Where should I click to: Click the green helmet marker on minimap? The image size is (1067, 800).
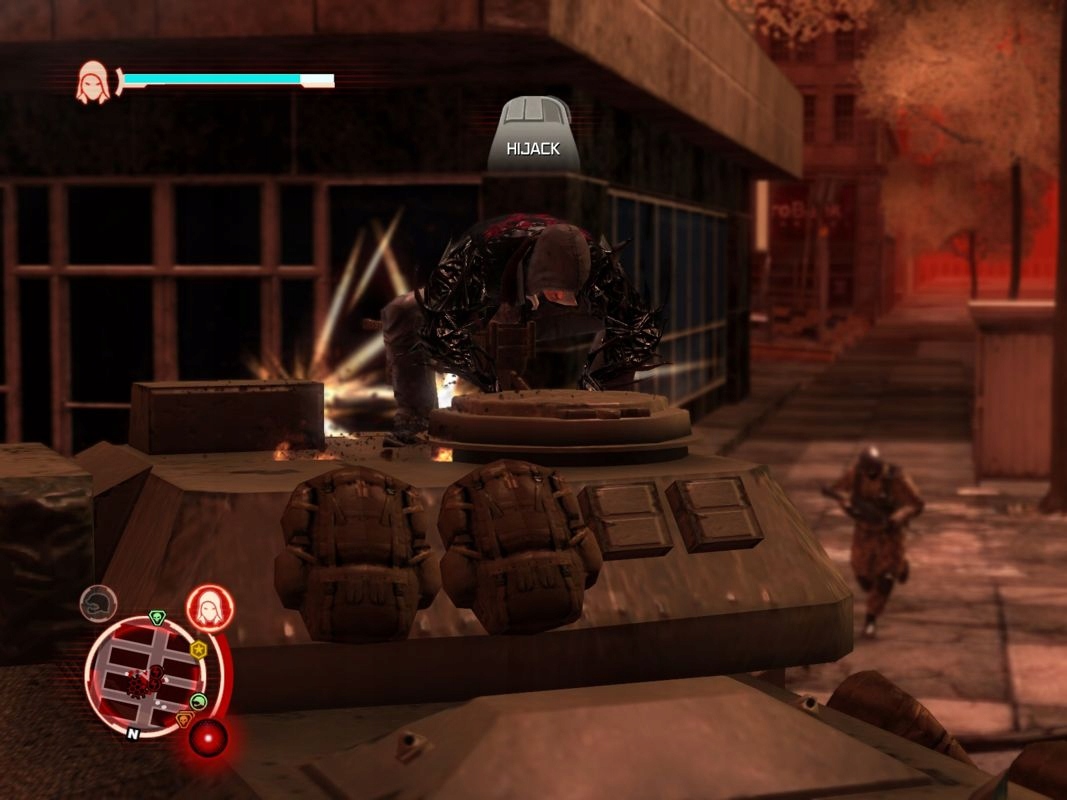(198, 701)
